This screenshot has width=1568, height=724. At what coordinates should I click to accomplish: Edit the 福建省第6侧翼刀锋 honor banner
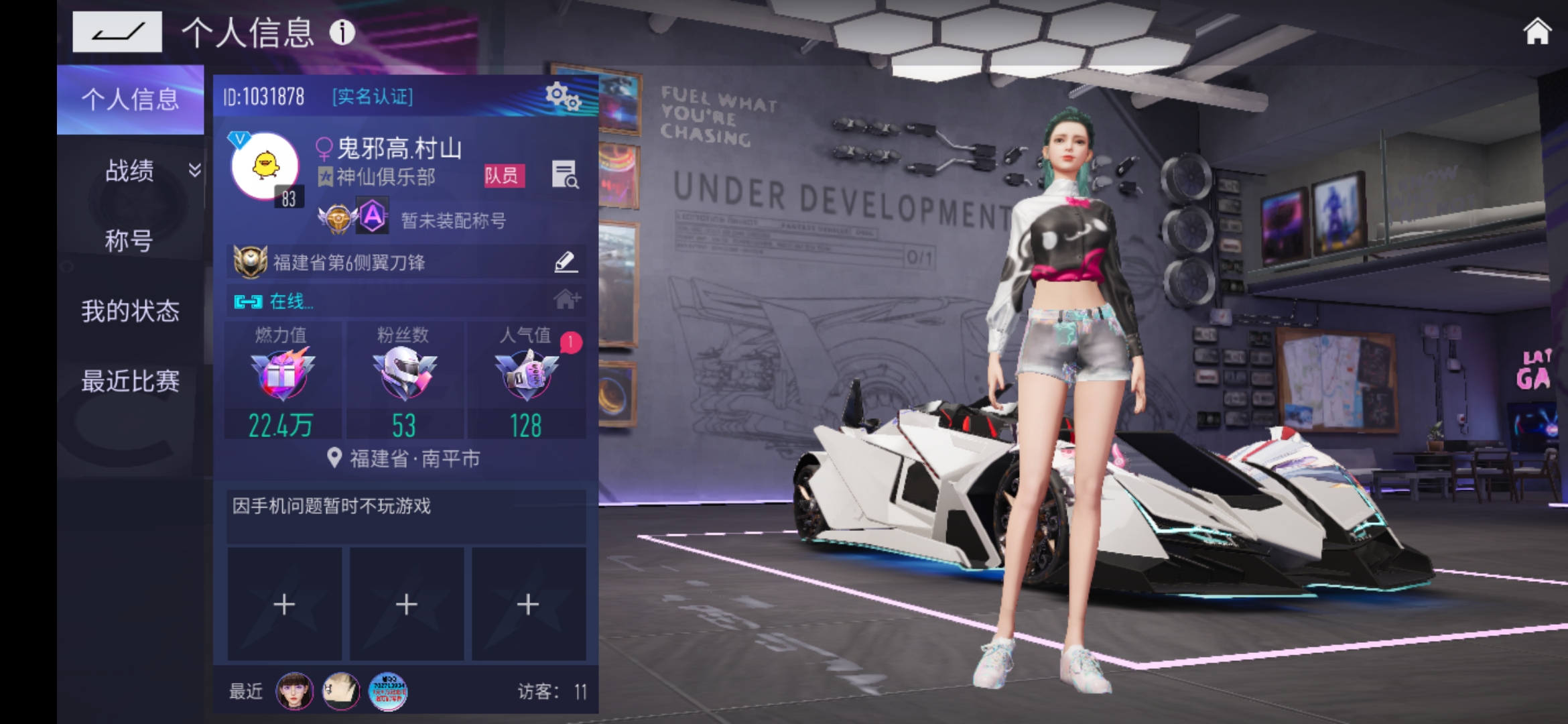click(x=566, y=262)
